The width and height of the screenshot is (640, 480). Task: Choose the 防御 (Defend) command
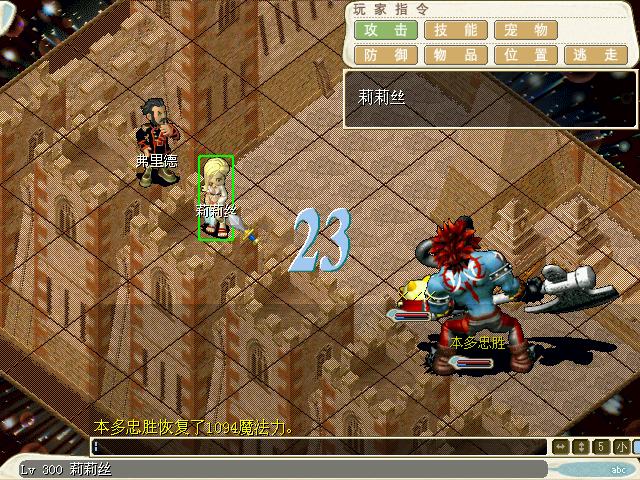(386, 55)
